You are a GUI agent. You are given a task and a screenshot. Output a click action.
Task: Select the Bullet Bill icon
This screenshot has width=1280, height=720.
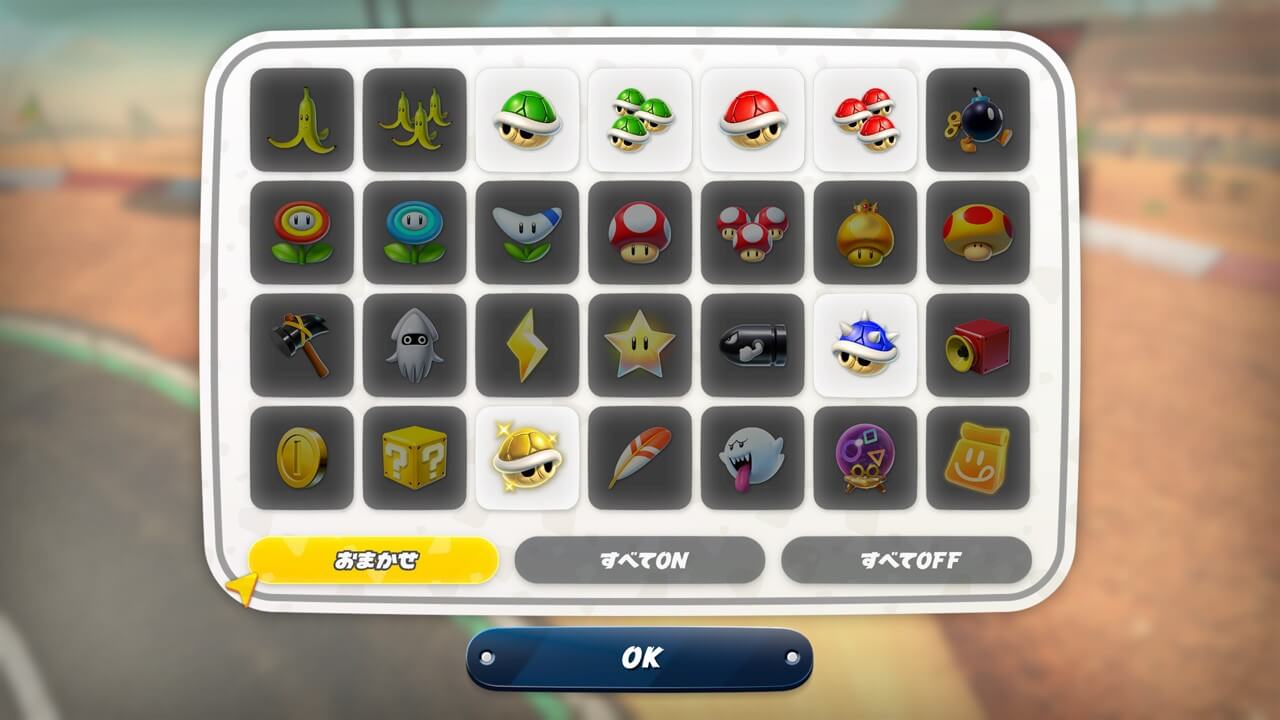(753, 345)
